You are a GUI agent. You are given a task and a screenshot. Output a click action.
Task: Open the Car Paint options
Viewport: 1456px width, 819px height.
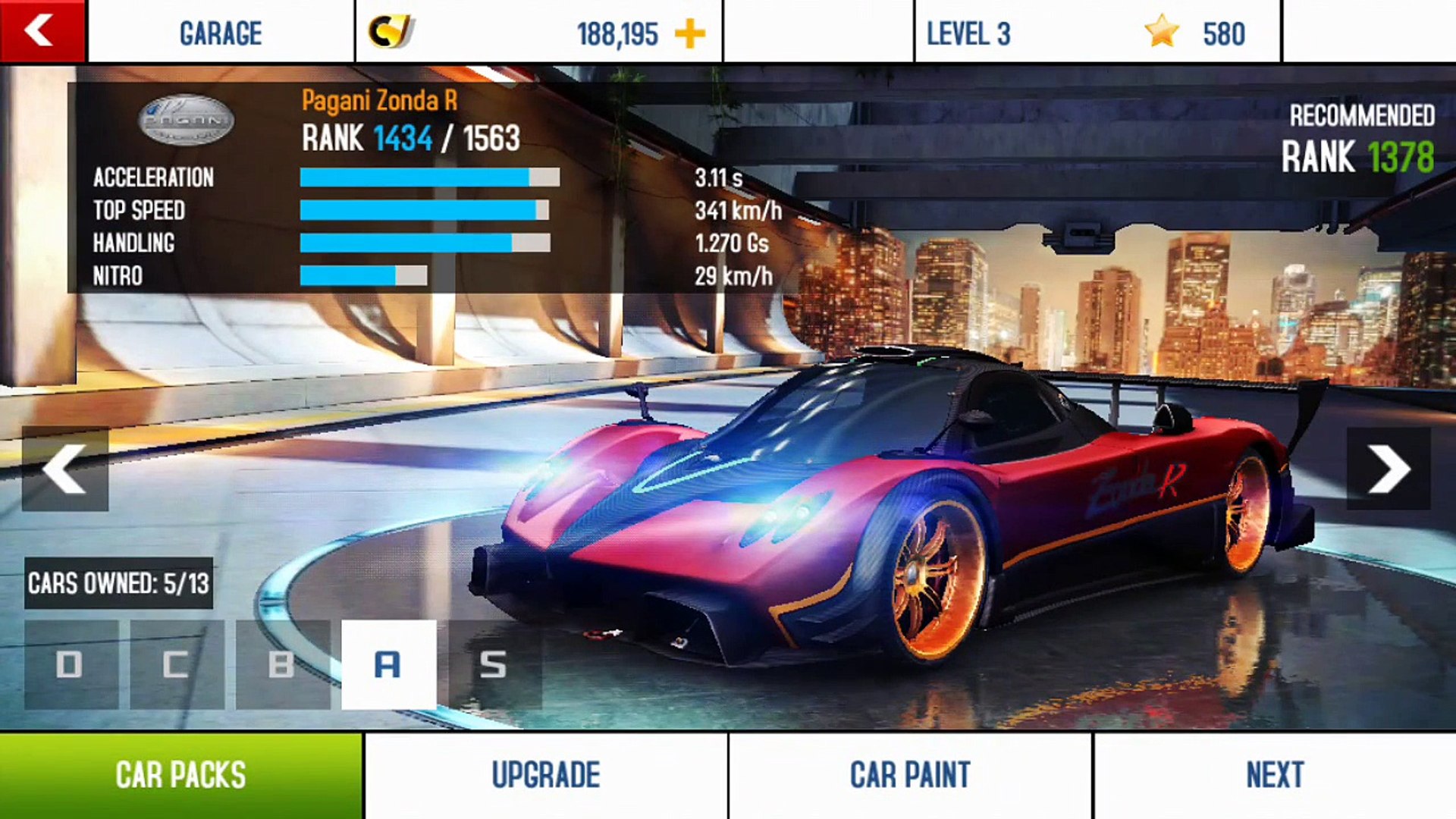pyautogui.click(x=910, y=775)
